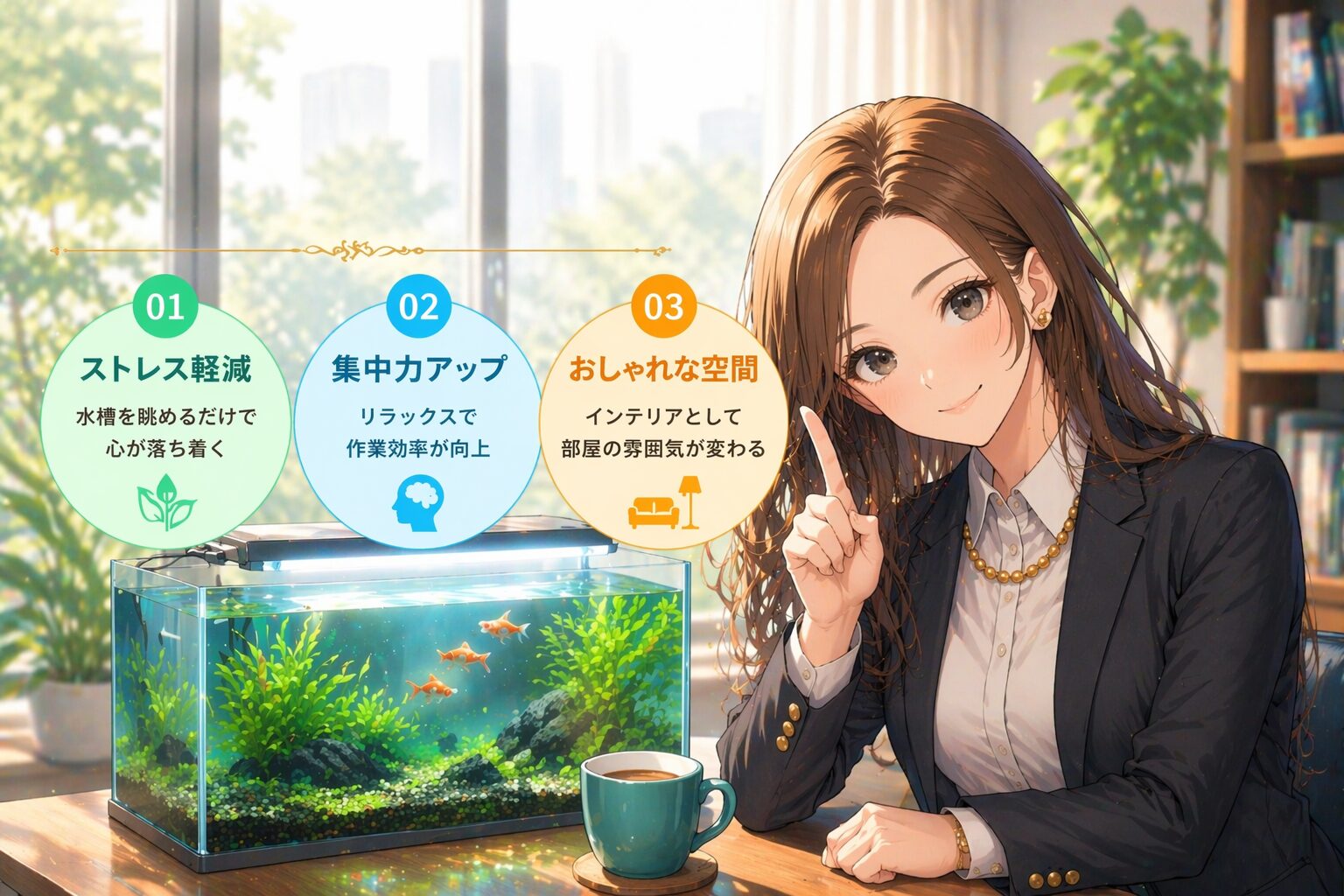Click the orange 03 number badge
This screenshot has height=896, width=1344.
[663, 307]
